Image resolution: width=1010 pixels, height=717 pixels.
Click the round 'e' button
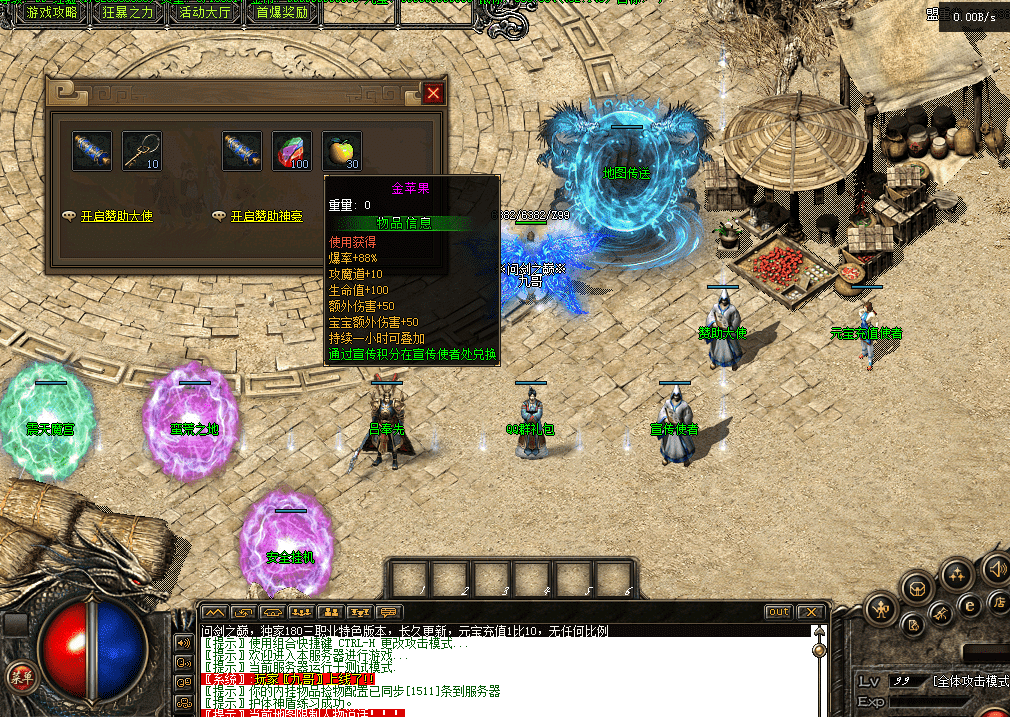[968, 605]
